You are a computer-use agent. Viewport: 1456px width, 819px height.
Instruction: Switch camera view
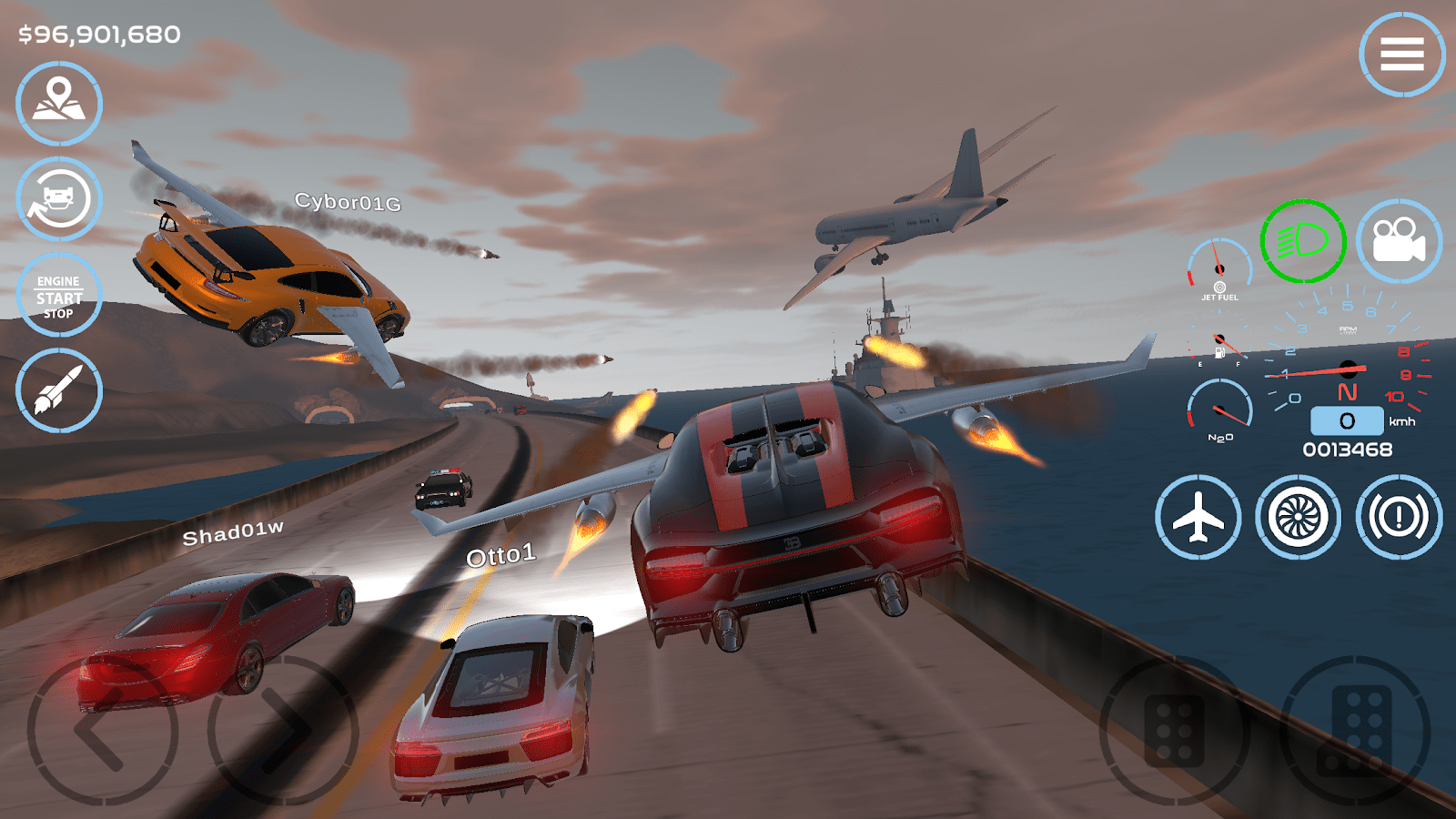pos(1399,240)
